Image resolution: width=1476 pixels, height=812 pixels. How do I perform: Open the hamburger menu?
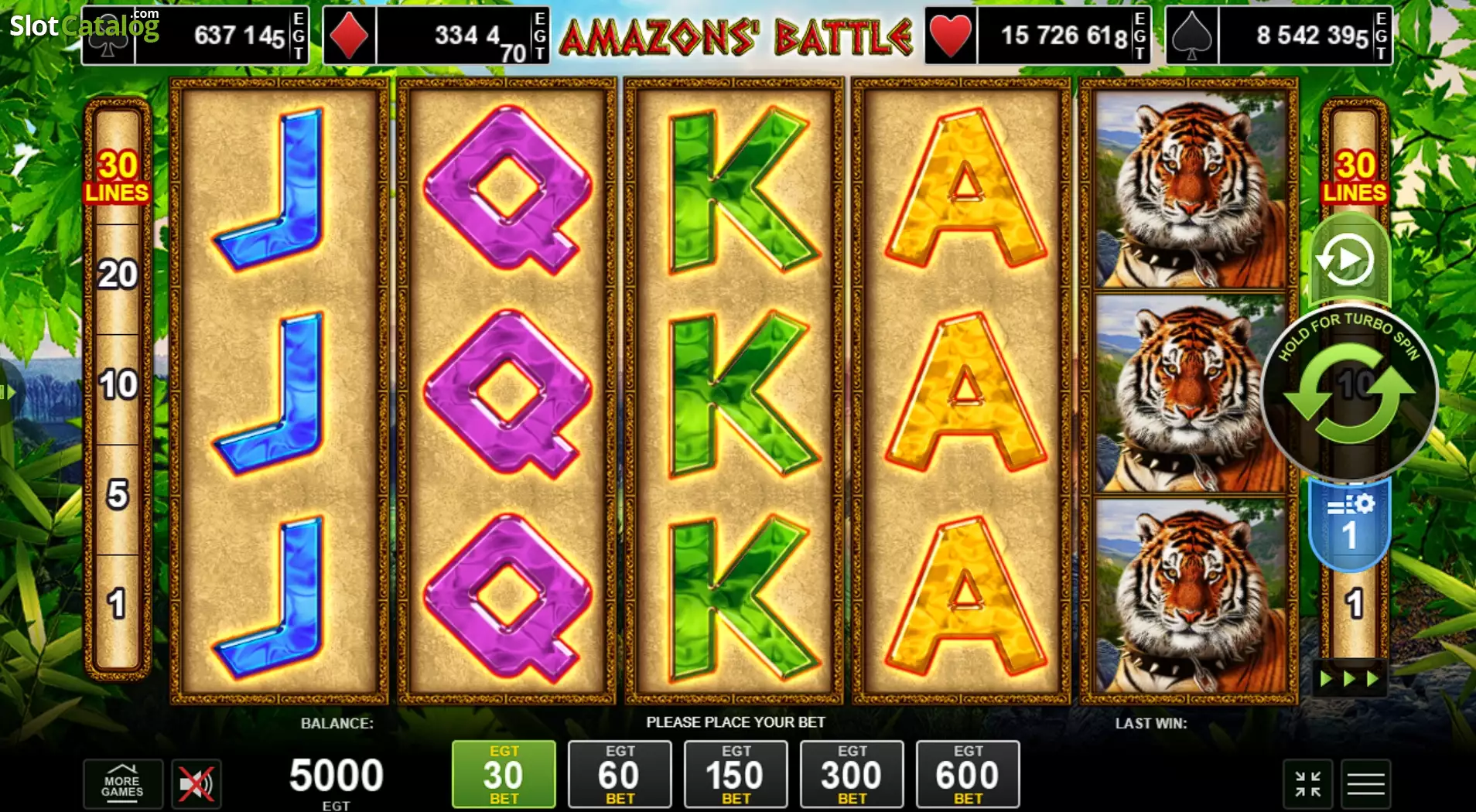1365,784
